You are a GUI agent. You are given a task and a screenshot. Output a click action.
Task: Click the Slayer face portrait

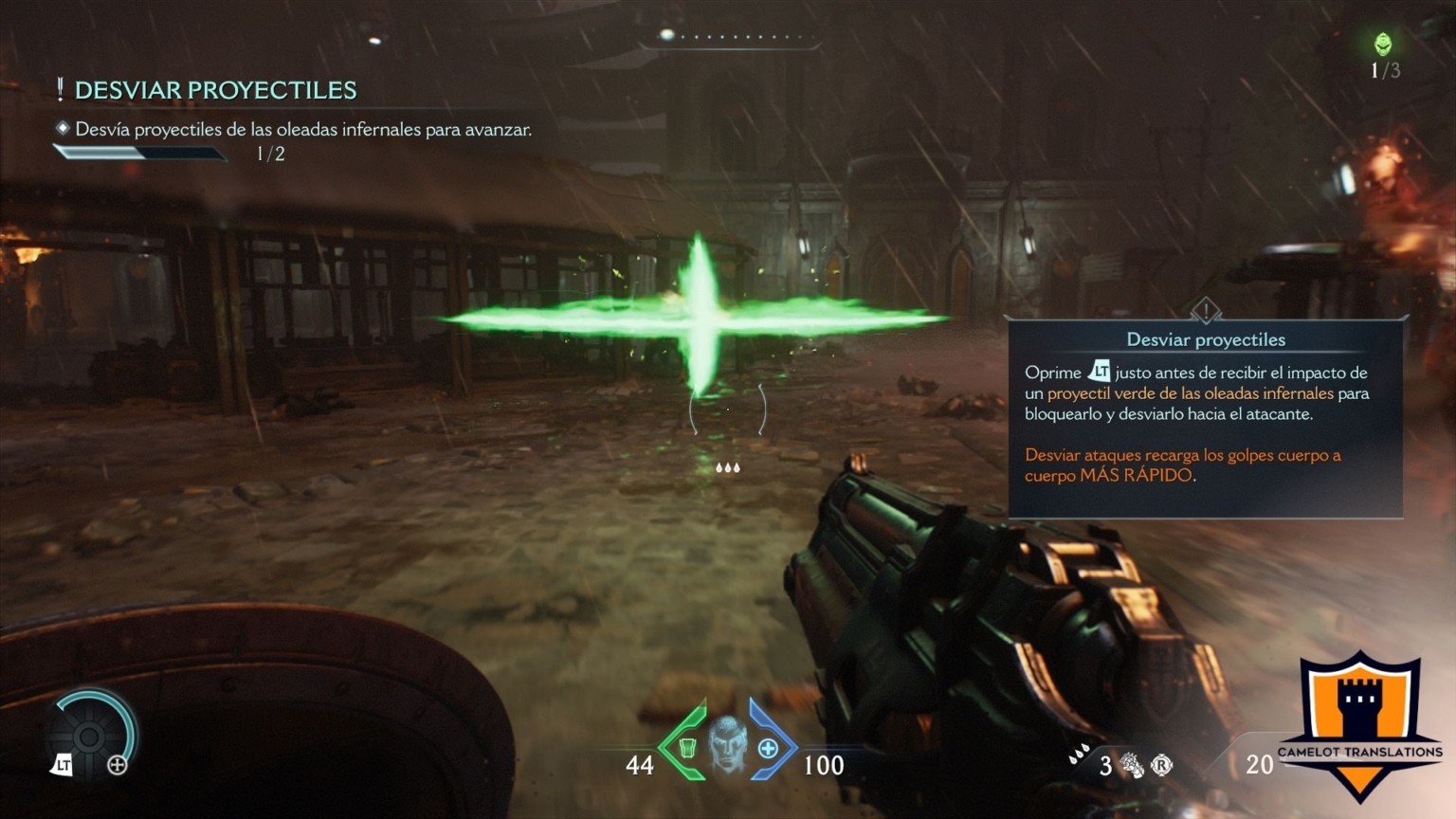[728, 742]
